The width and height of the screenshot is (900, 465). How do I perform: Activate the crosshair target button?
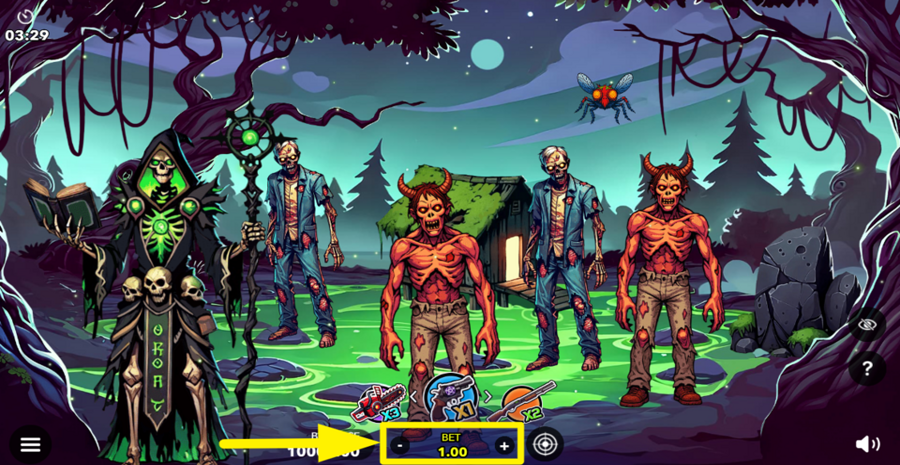(546, 444)
